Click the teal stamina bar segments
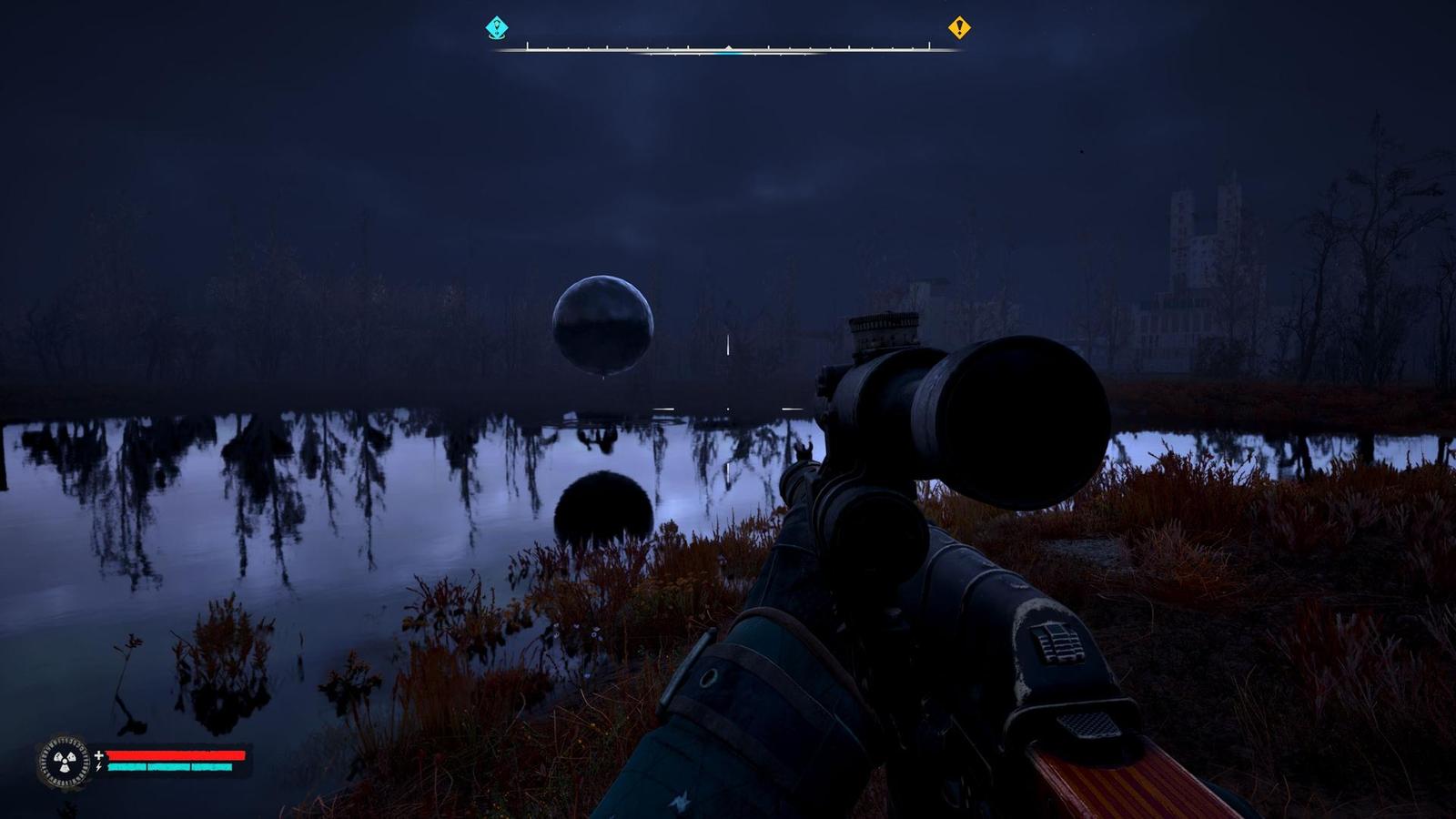Screen dimensions: 1456x819 [168, 767]
